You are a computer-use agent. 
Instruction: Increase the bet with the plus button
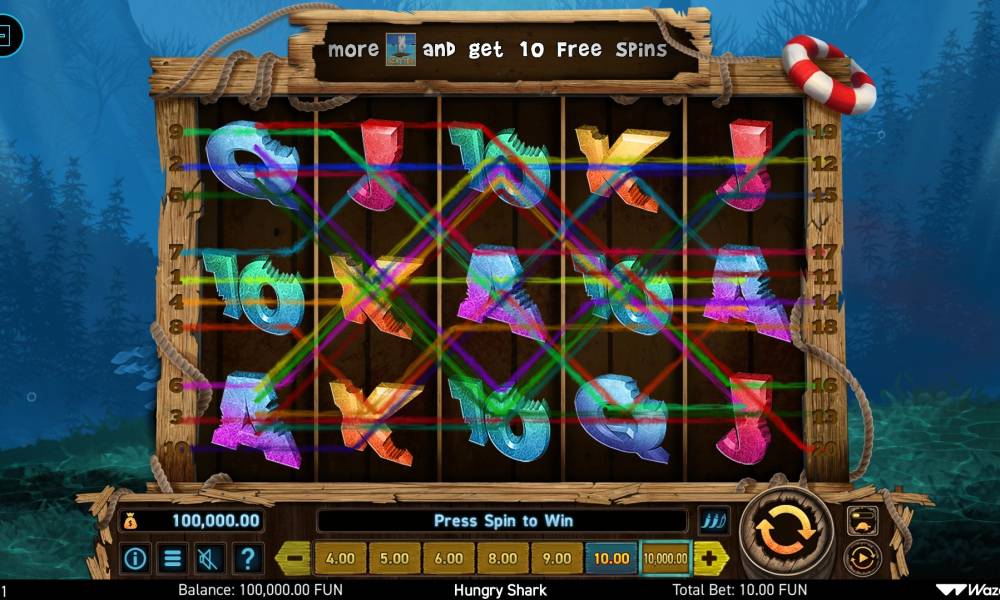pos(710,558)
